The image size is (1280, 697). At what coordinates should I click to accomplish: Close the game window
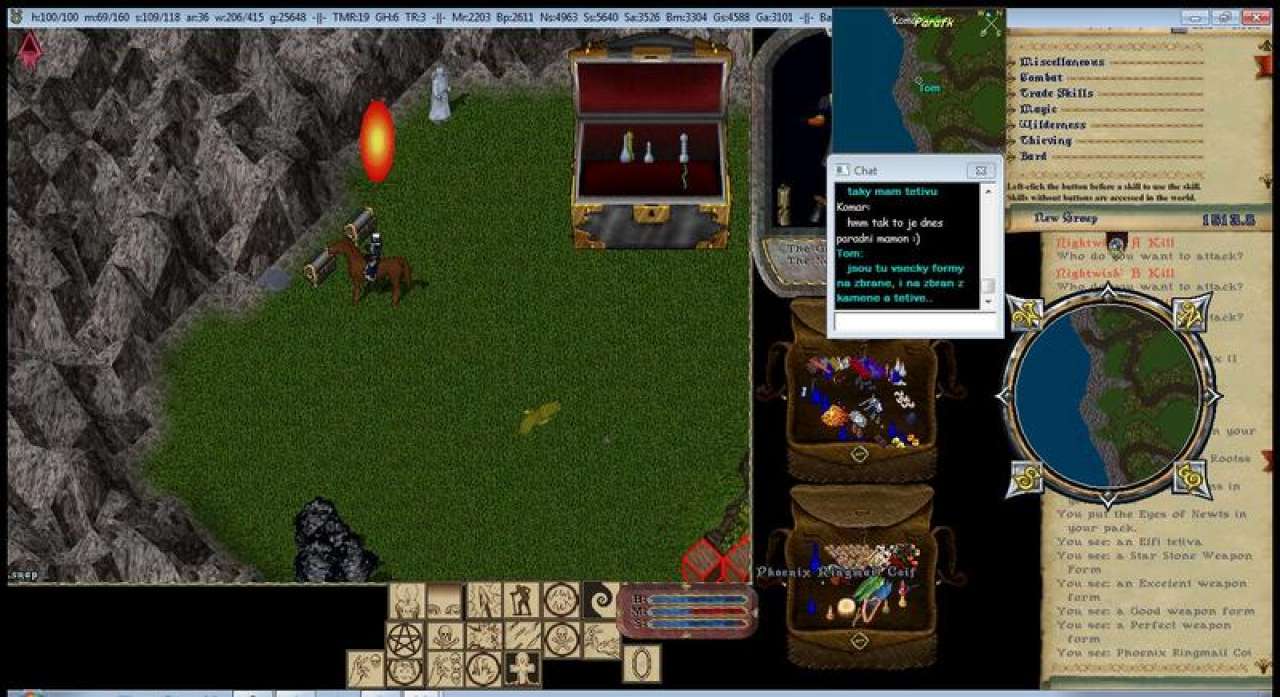click(1254, 18)
